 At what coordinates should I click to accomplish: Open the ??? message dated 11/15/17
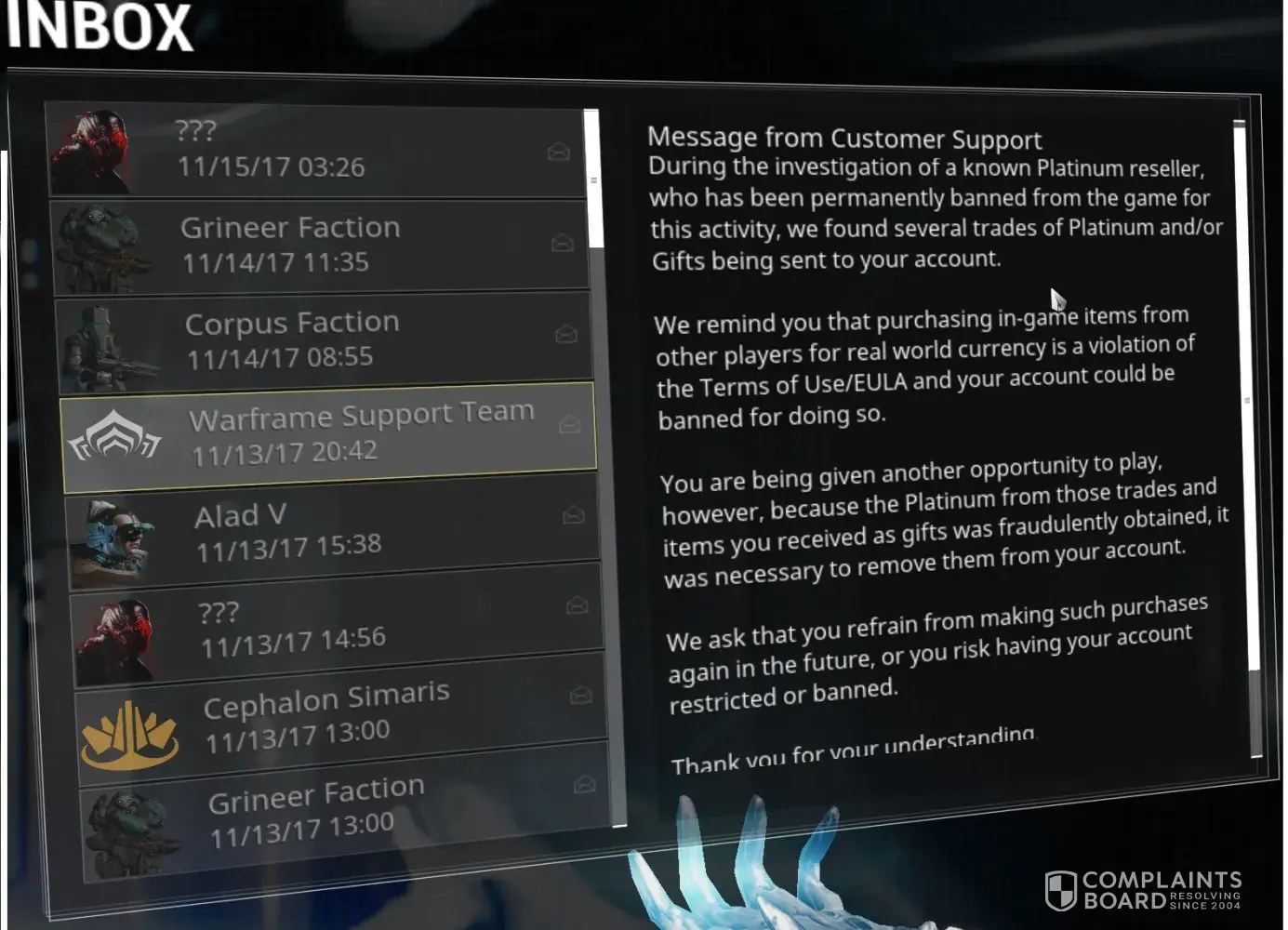tap(316, 150)
